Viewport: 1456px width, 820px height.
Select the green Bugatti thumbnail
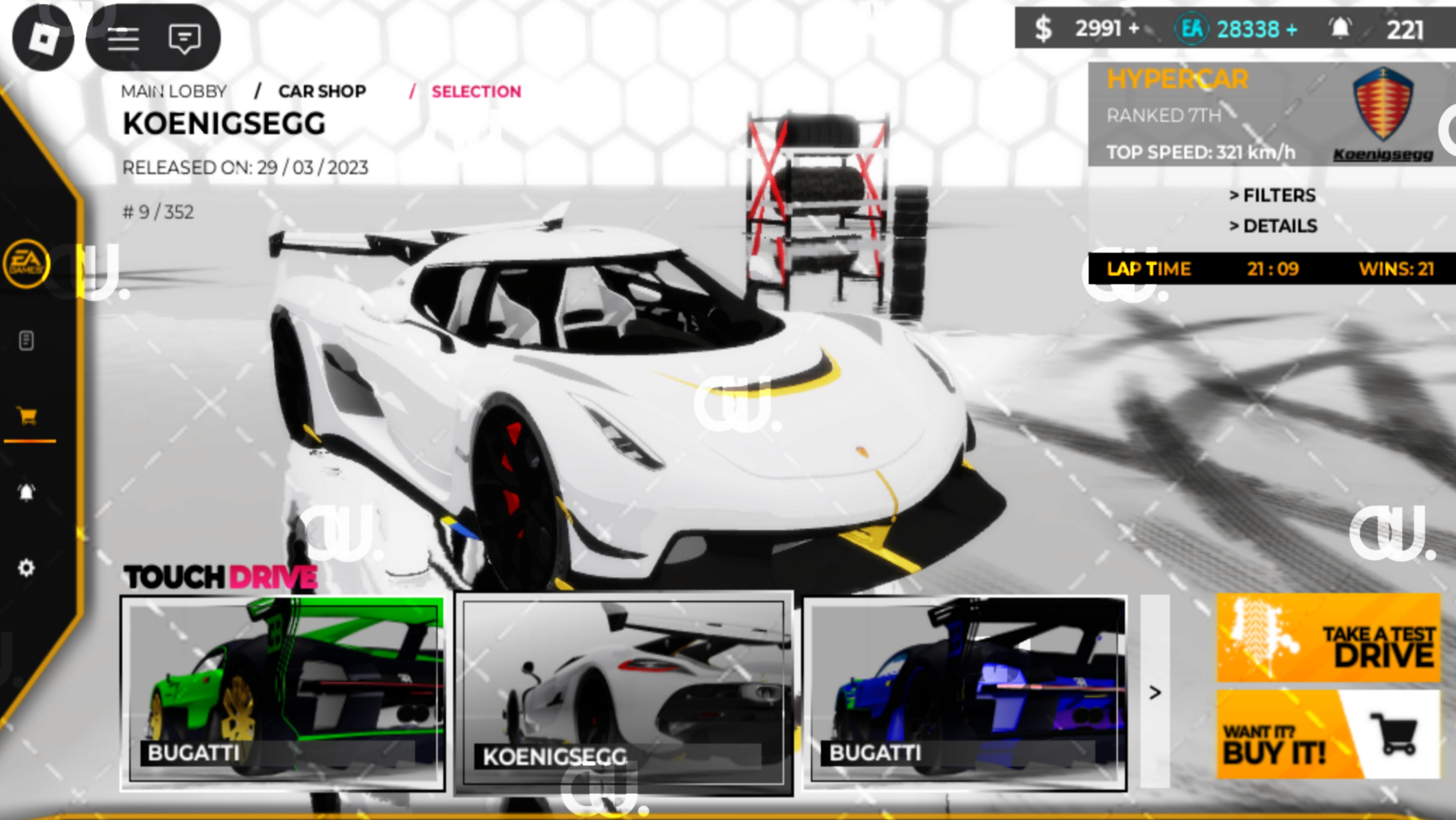[283, 692]
